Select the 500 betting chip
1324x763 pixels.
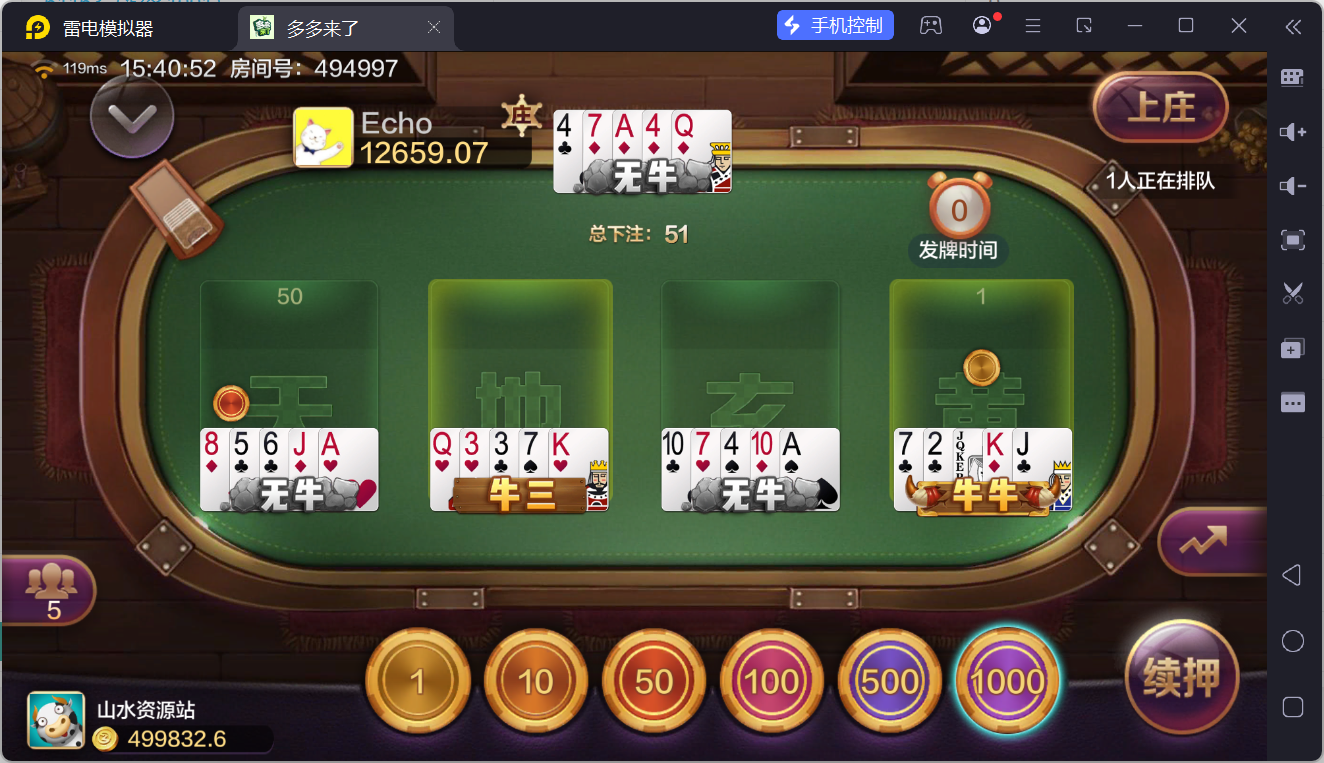pyautogui.click(x=889, y=680)
